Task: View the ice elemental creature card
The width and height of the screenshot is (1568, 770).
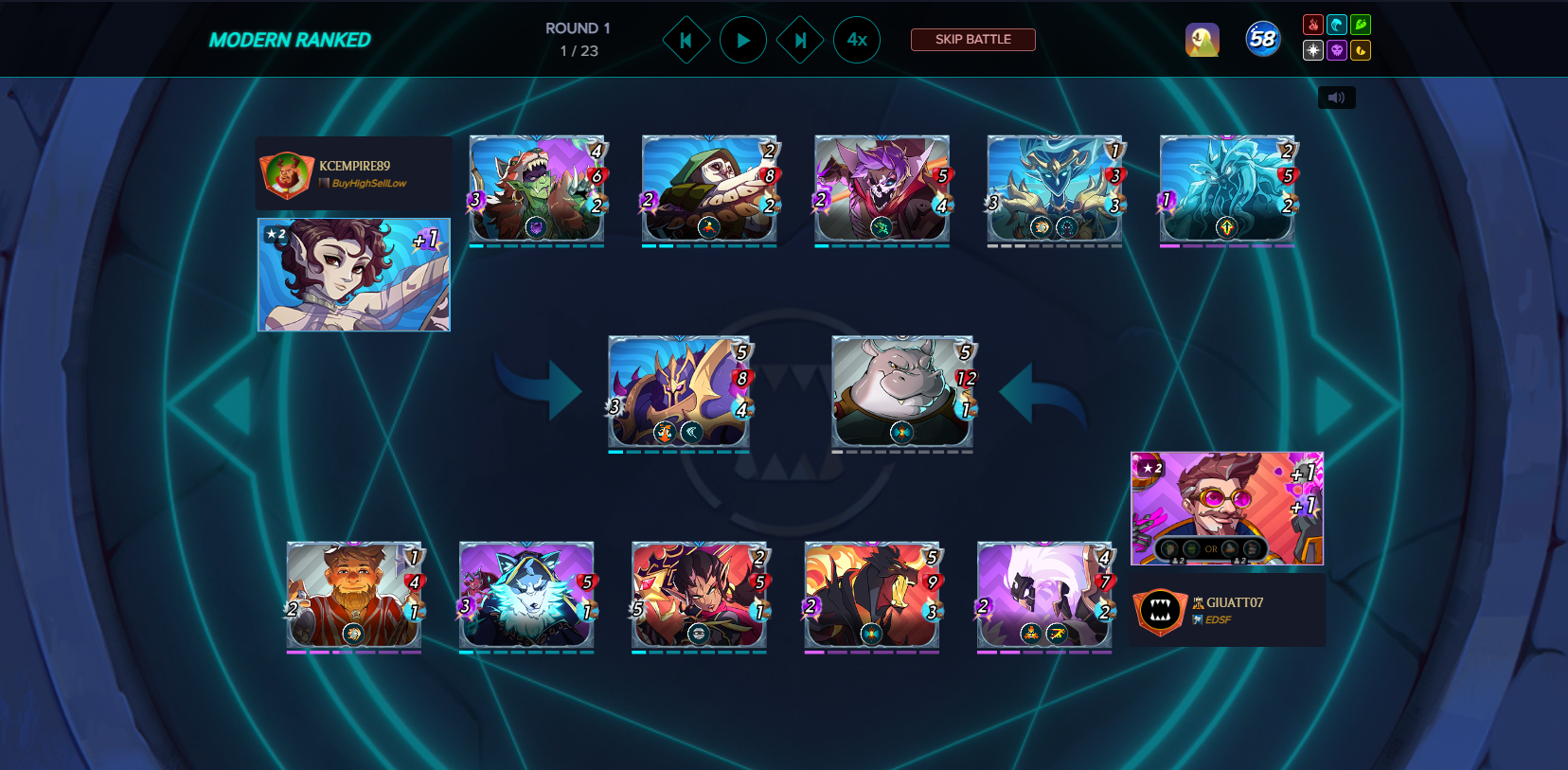Action: pyautogui.click(x=1226, y=188)
